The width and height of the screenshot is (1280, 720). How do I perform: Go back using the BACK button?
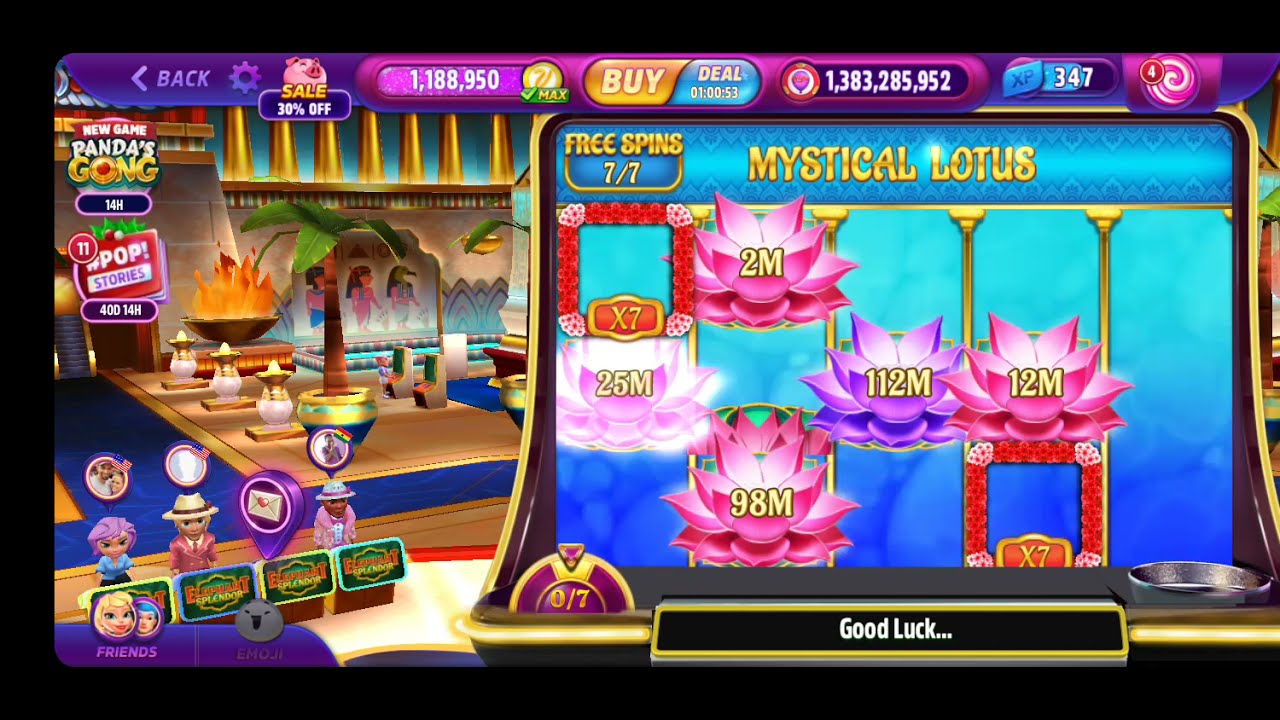coord(170,78)
